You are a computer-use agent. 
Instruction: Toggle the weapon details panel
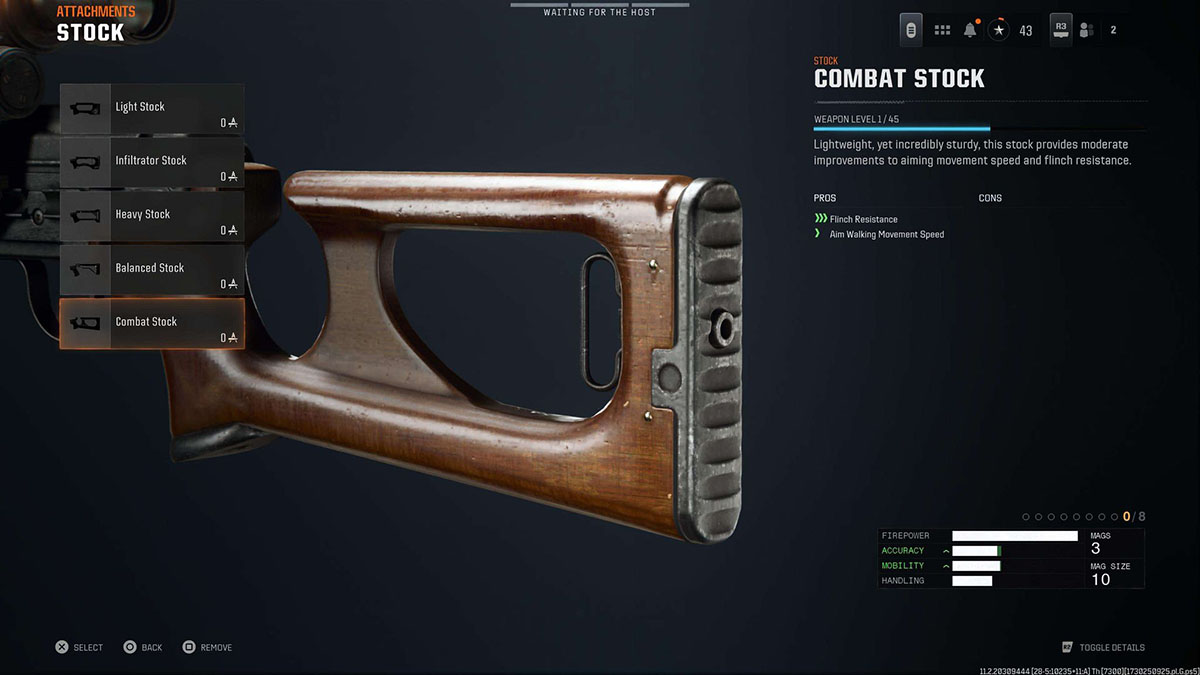pos(1103,648)
